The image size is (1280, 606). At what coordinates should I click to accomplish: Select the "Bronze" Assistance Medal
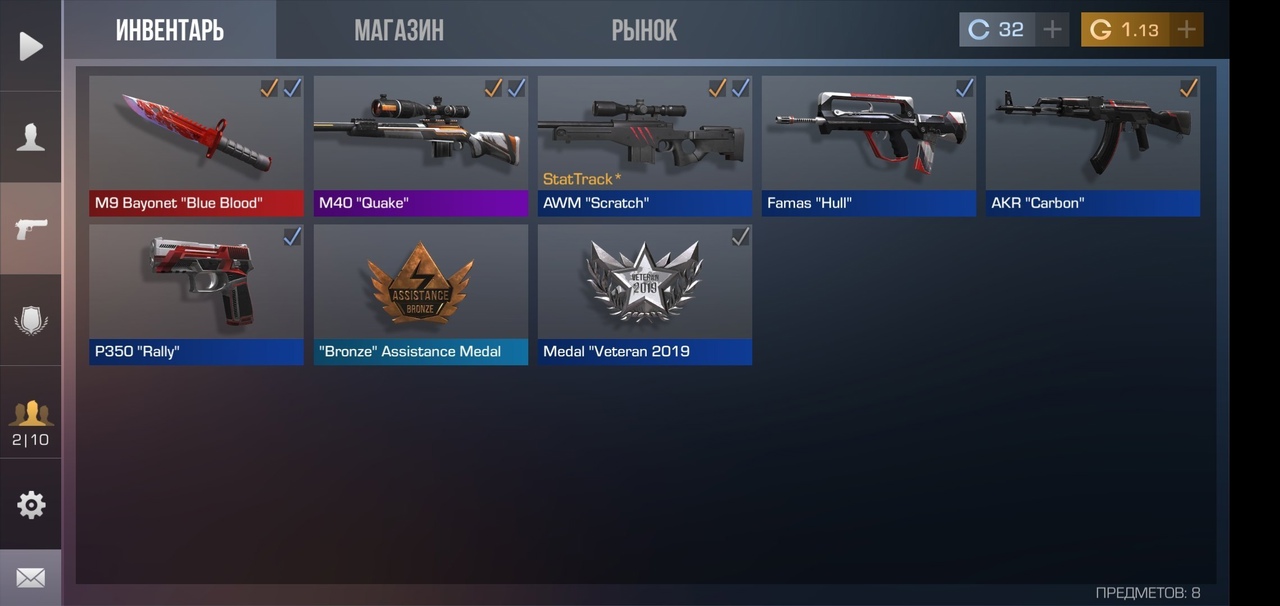420,294
